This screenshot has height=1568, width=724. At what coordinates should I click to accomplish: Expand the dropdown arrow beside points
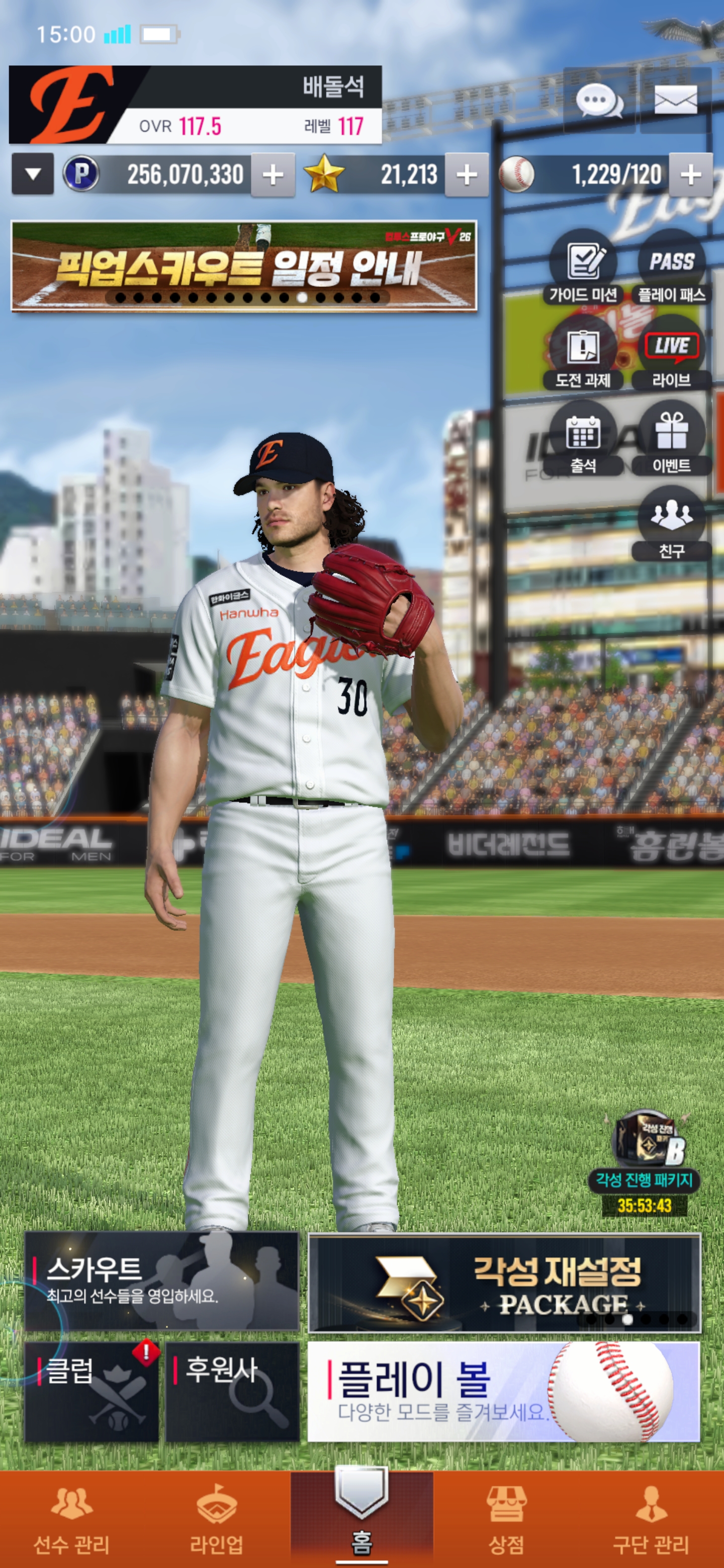click(x=33, y=175)
